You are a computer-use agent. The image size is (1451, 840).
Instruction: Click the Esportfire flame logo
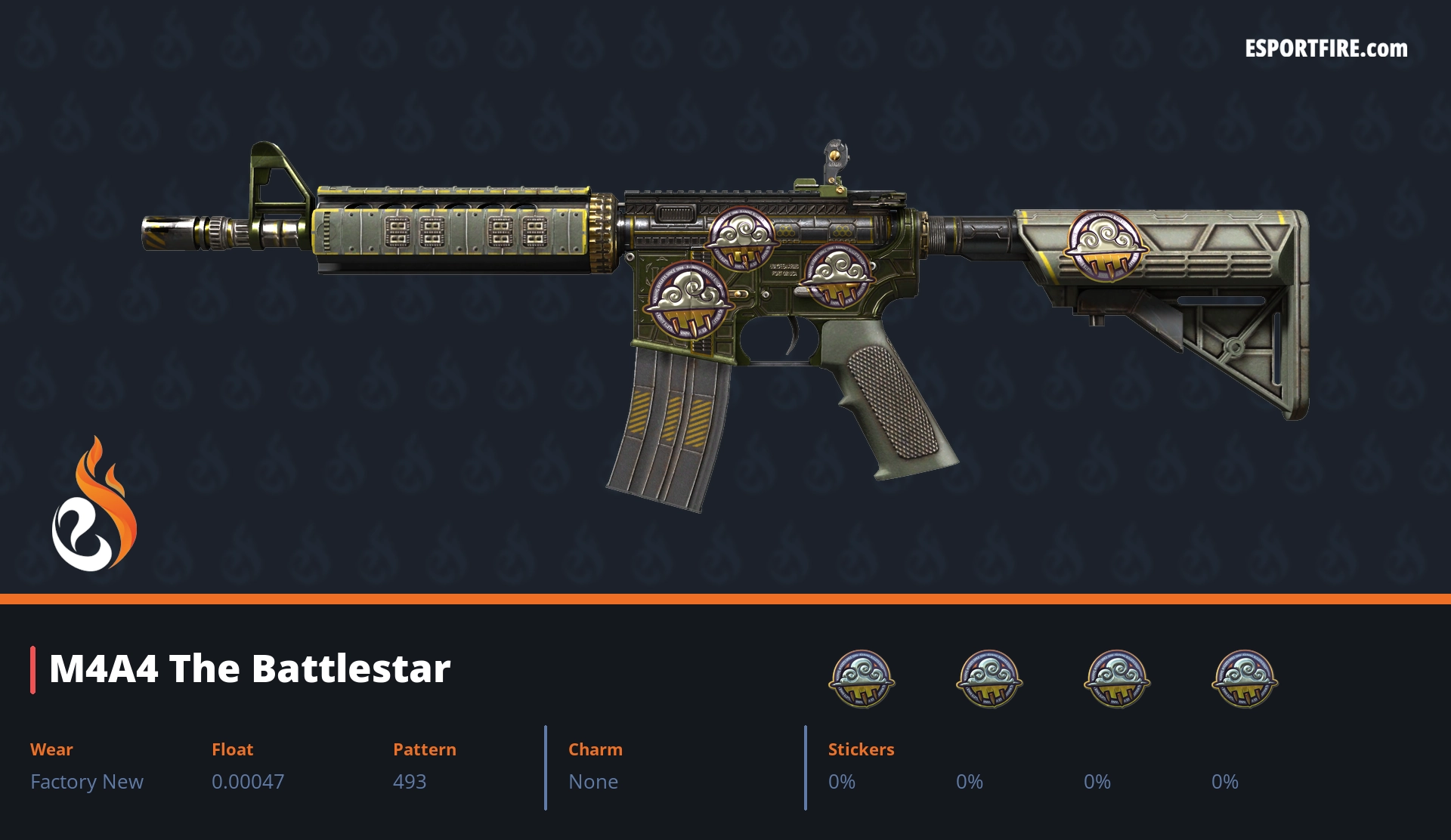(94, 506)
